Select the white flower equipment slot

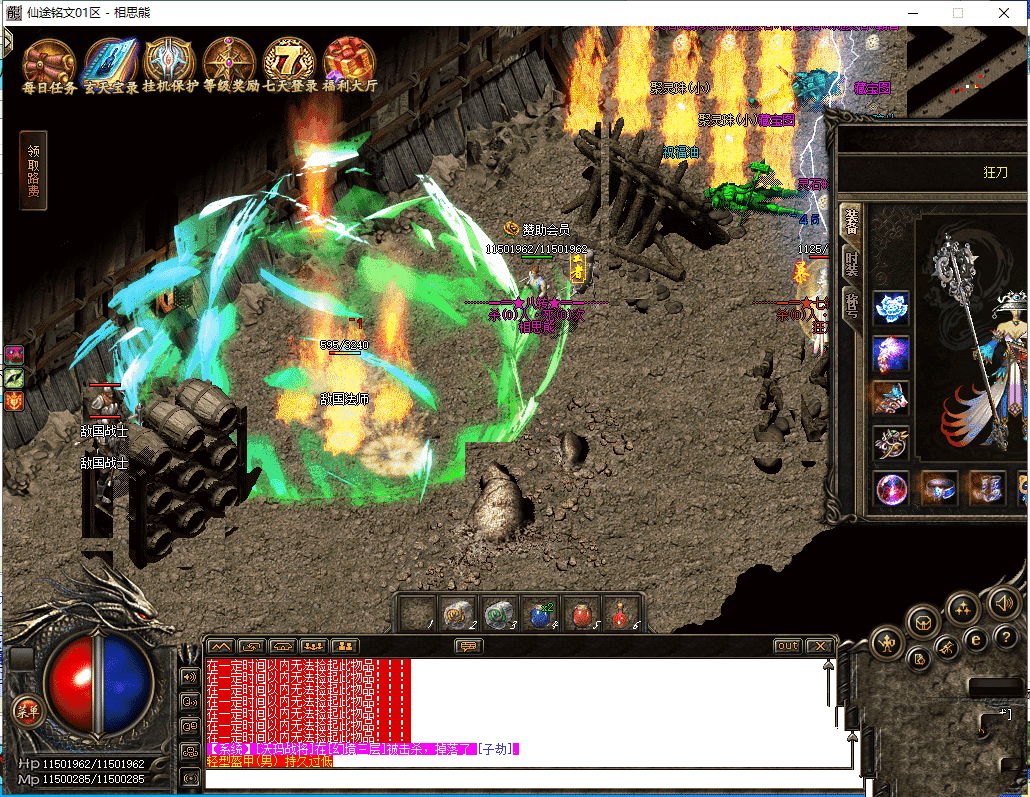891,308
